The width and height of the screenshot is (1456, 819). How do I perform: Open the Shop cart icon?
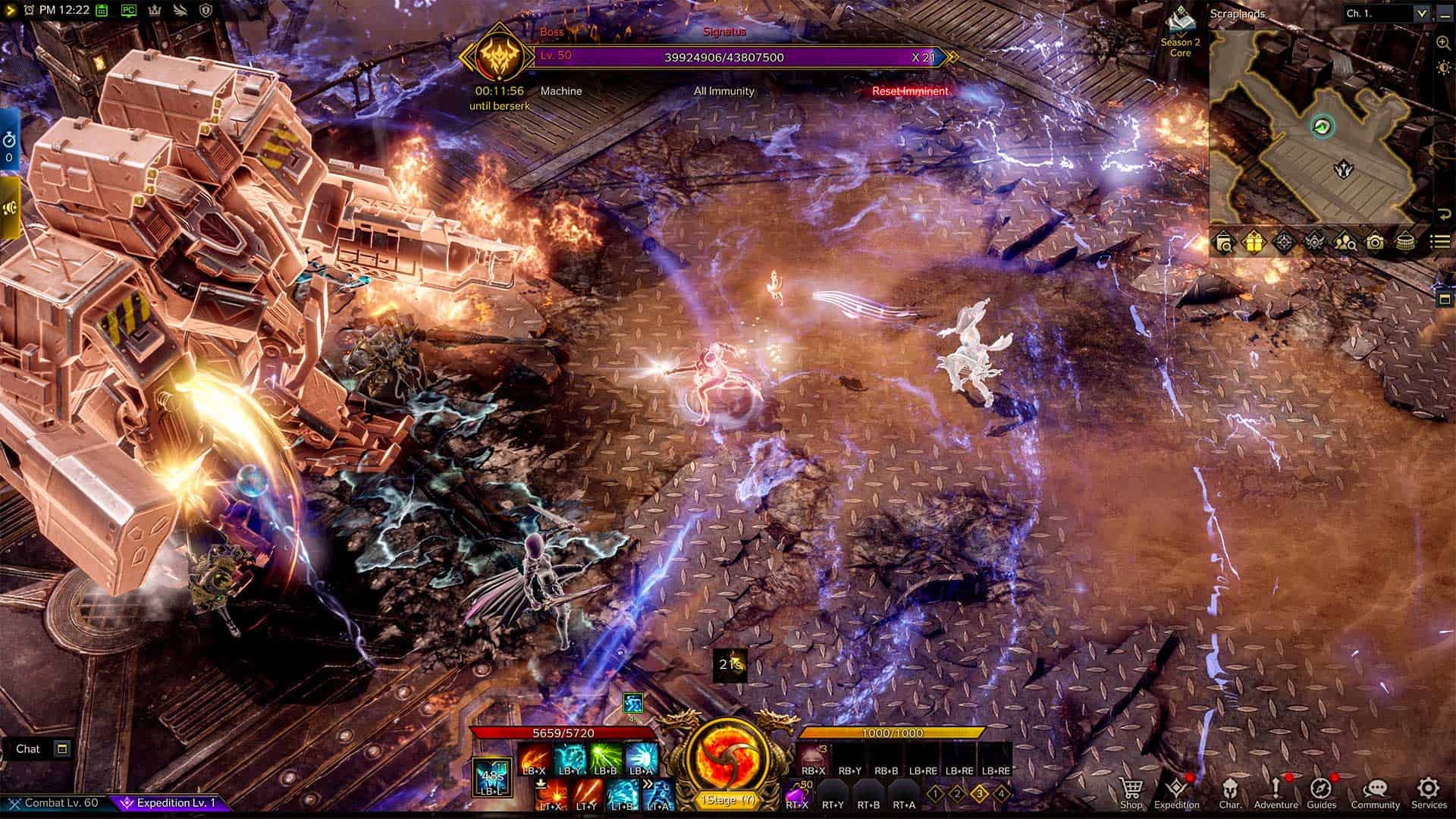1131,789
